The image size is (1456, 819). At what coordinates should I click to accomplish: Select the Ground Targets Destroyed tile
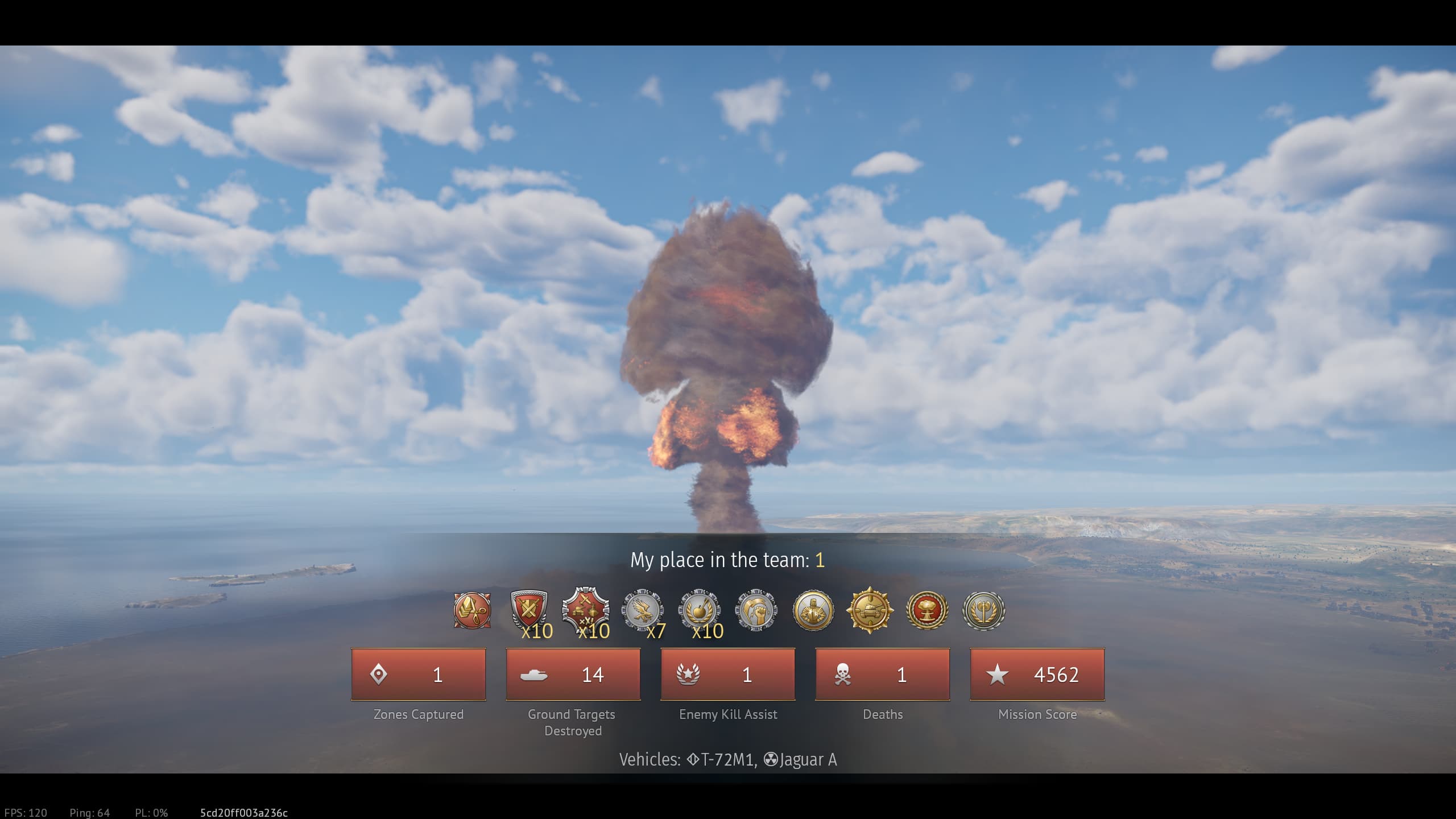click(x=573, y=675)
